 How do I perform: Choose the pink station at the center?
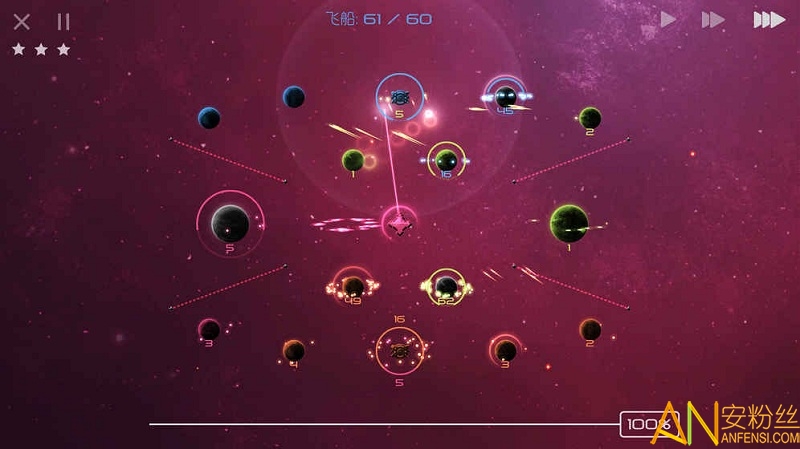click(399, 222)
